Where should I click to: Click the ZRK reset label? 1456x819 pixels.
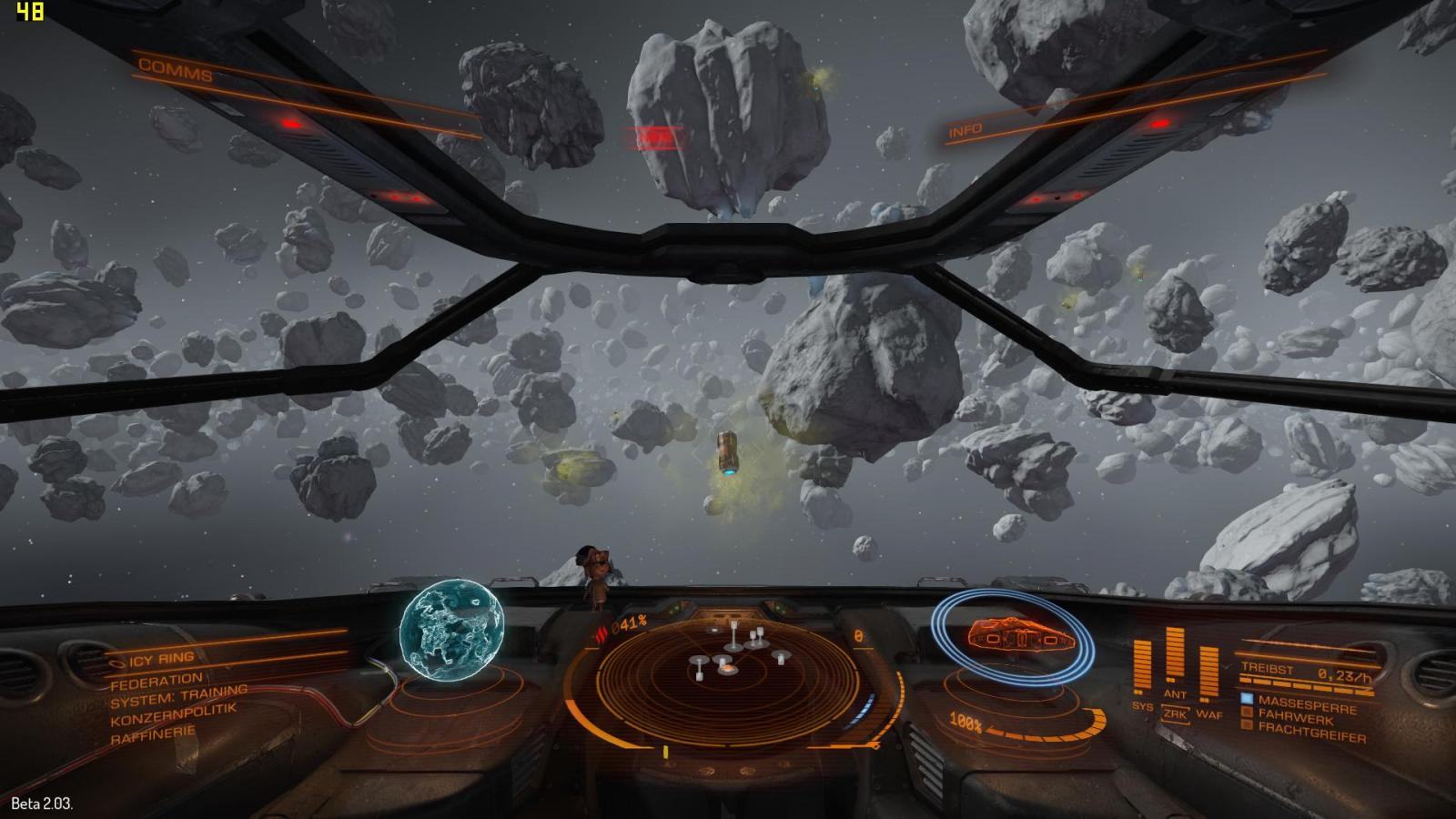pos(1175,714)
